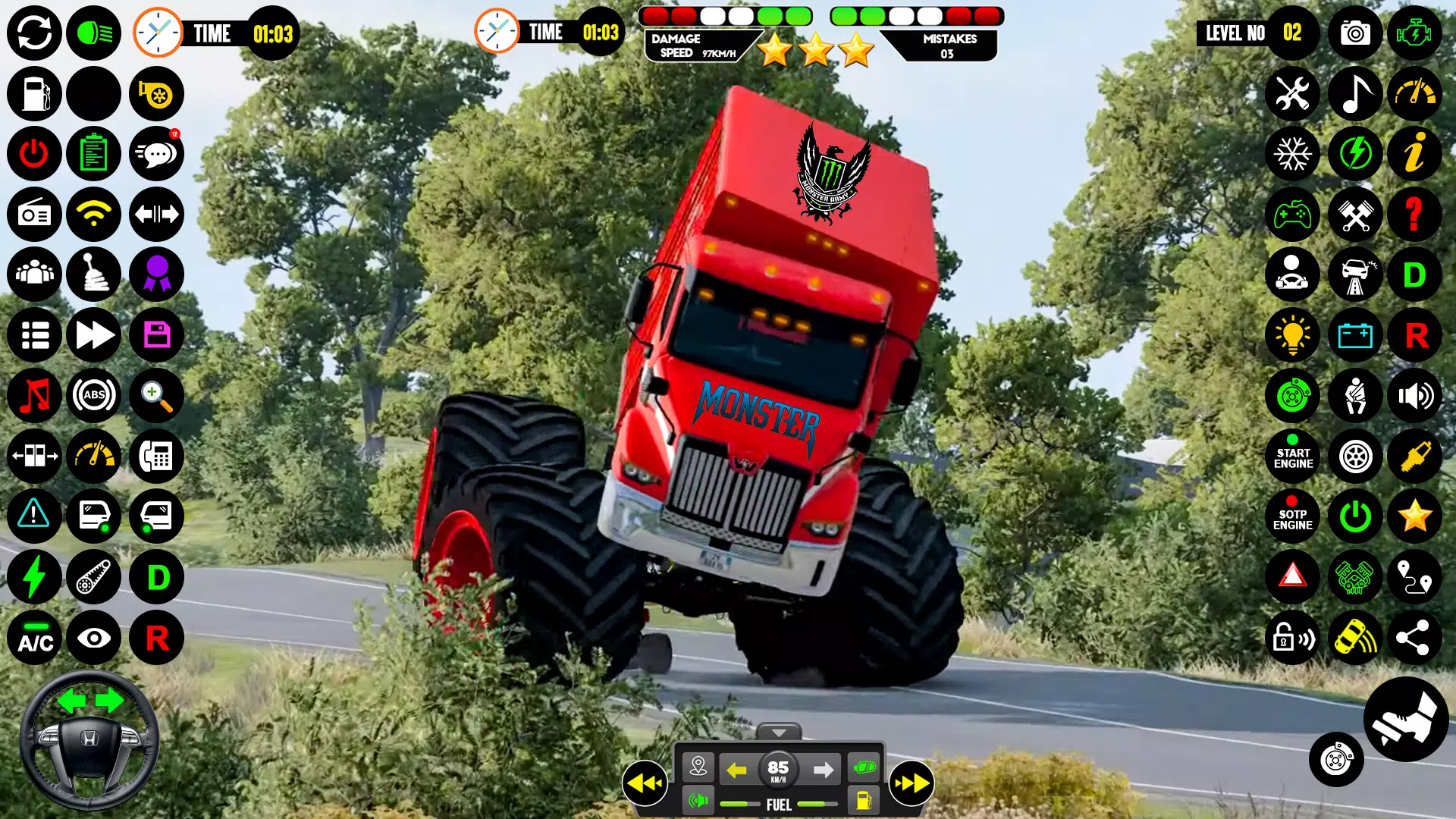Screen dimensions: 1456x819
Task: Click the seatbelt icon
Action: 1355,395
